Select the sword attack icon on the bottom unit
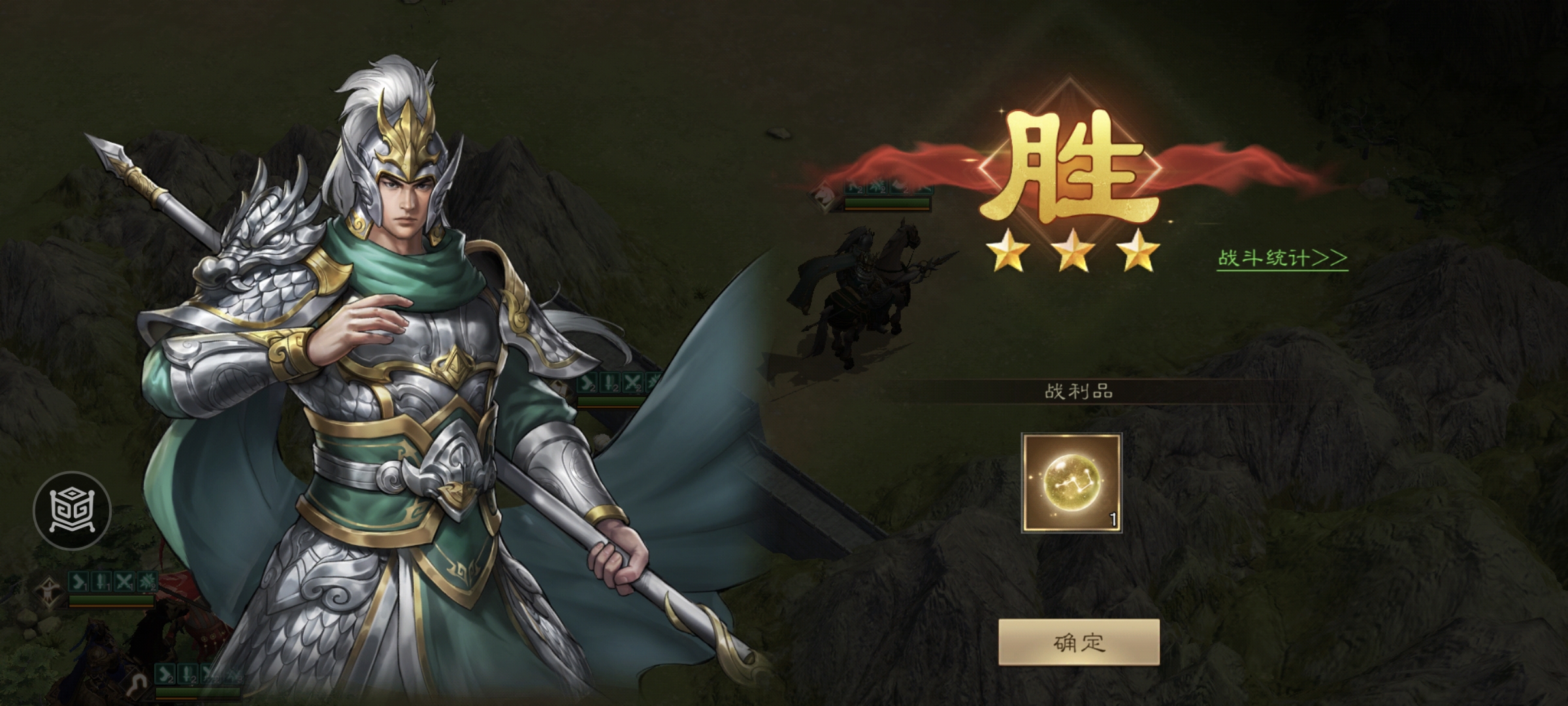The width and height of the screenshot is (1568, 706). 188,673
